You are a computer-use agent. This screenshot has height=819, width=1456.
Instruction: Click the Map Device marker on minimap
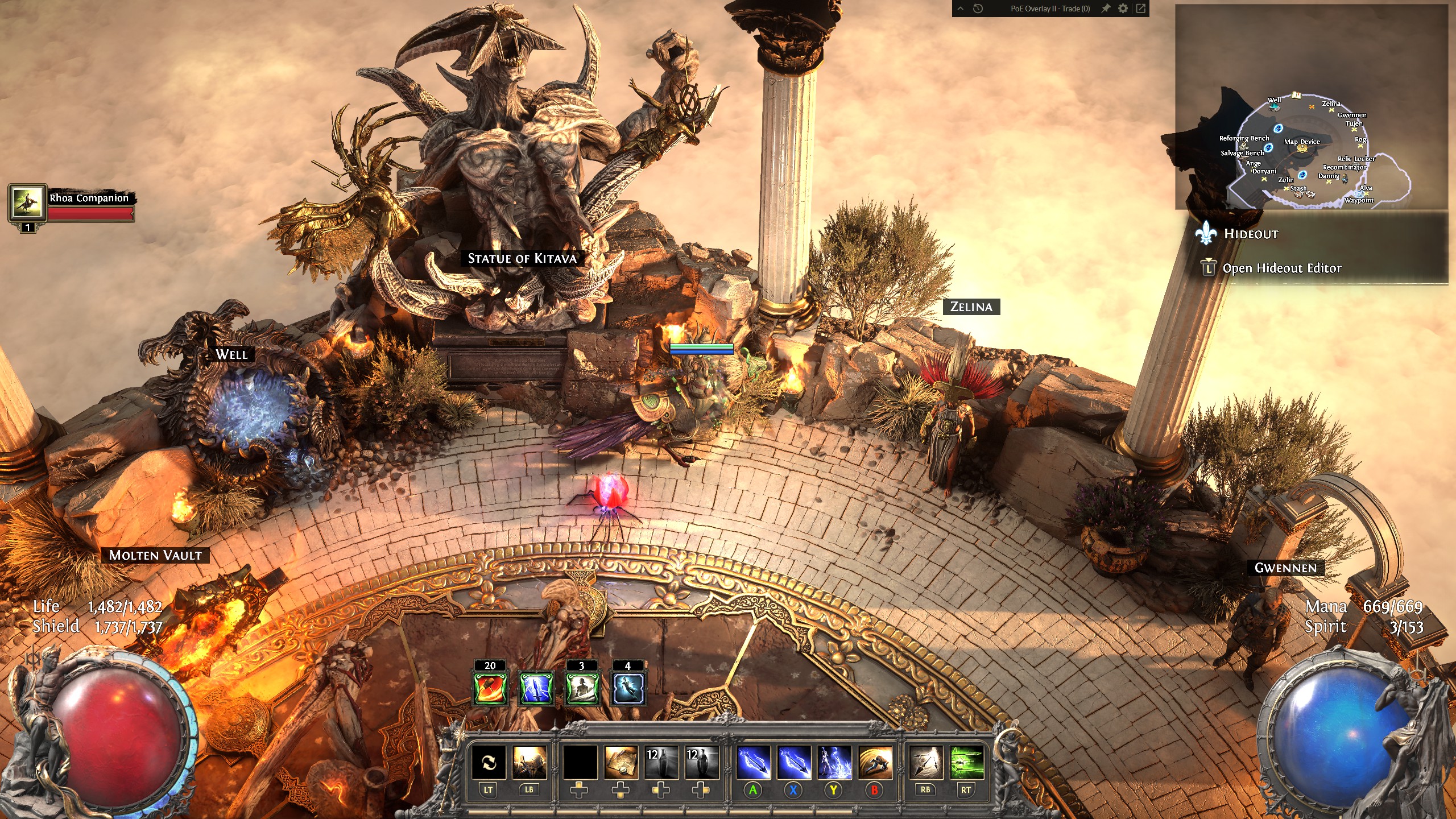(1302, 148)
